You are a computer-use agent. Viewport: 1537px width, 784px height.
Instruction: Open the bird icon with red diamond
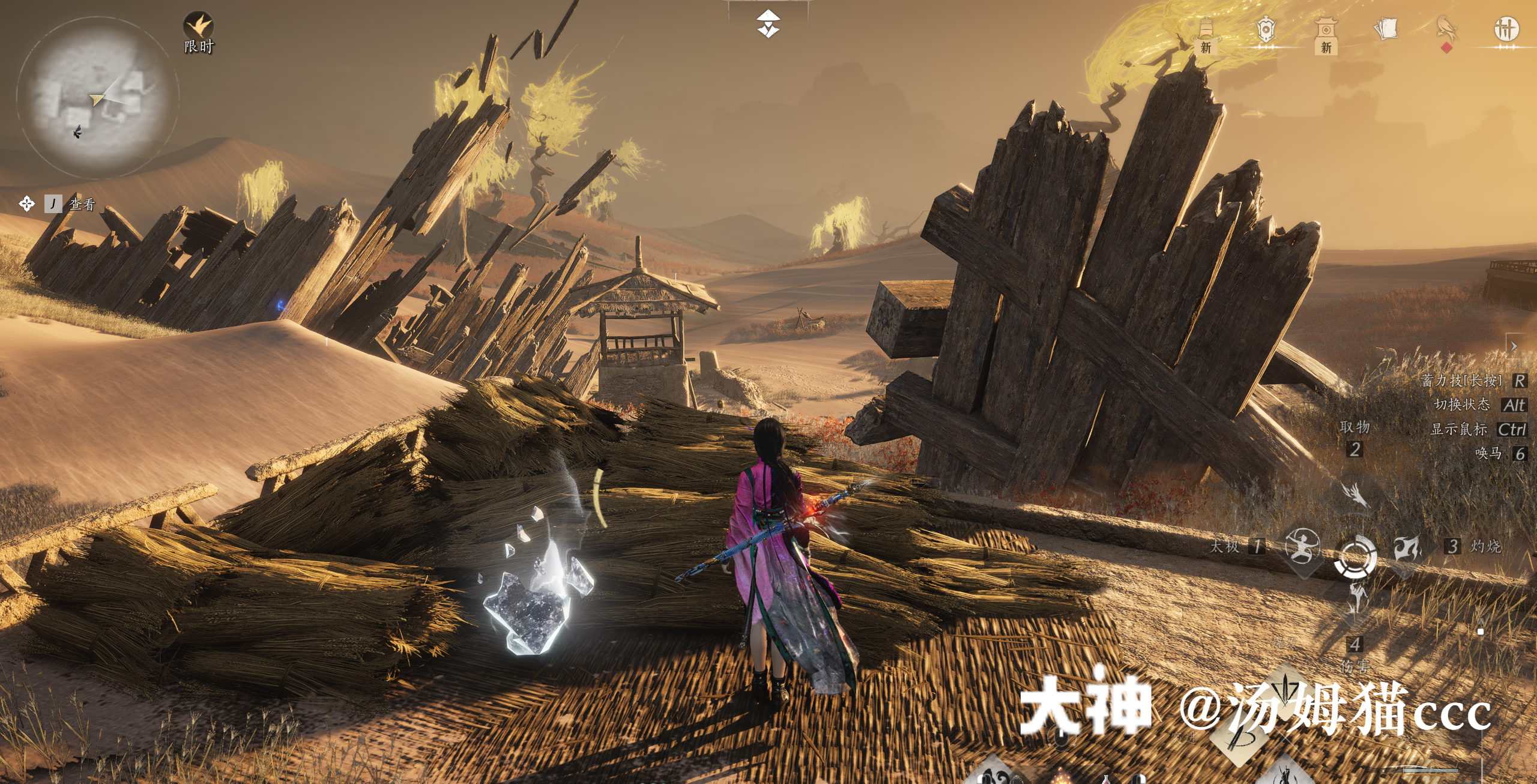(x=1446, y=30)
